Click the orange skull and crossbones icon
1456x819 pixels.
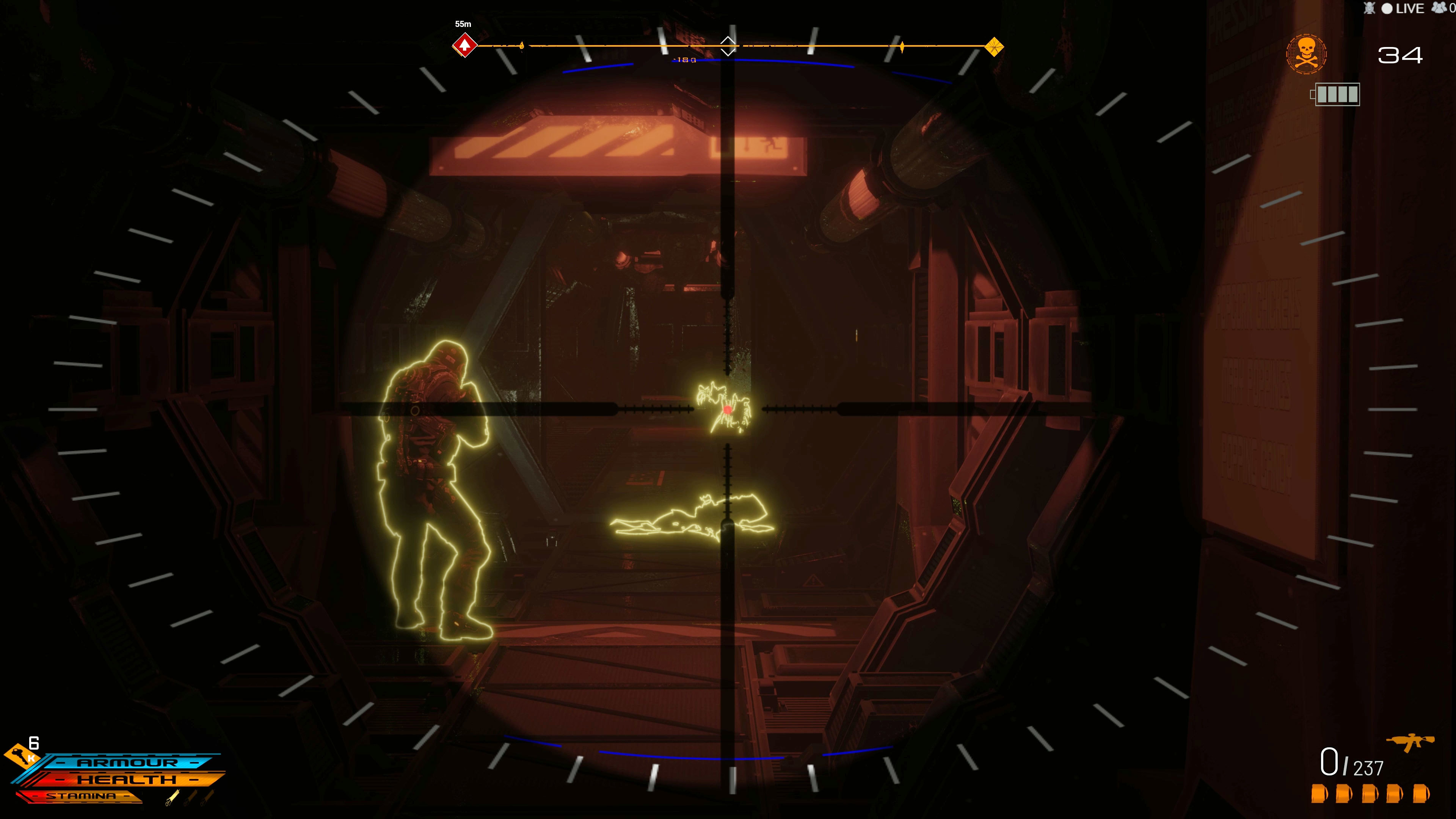(1306, 54)
